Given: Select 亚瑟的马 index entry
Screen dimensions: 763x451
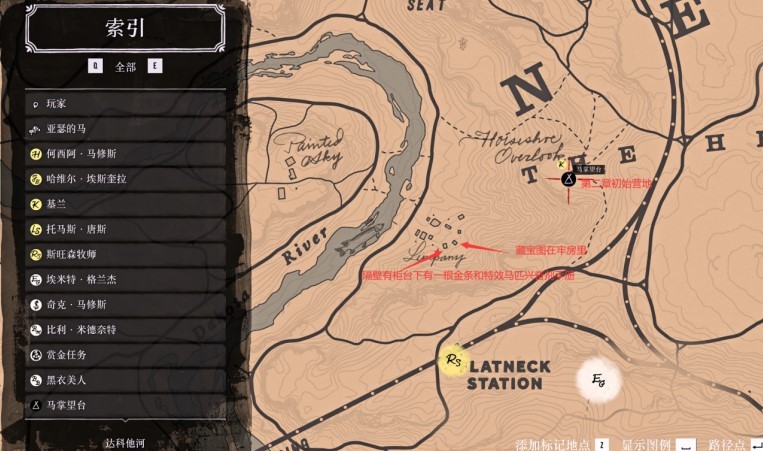Looking at the screenshot, I should [x=125, y=128].
